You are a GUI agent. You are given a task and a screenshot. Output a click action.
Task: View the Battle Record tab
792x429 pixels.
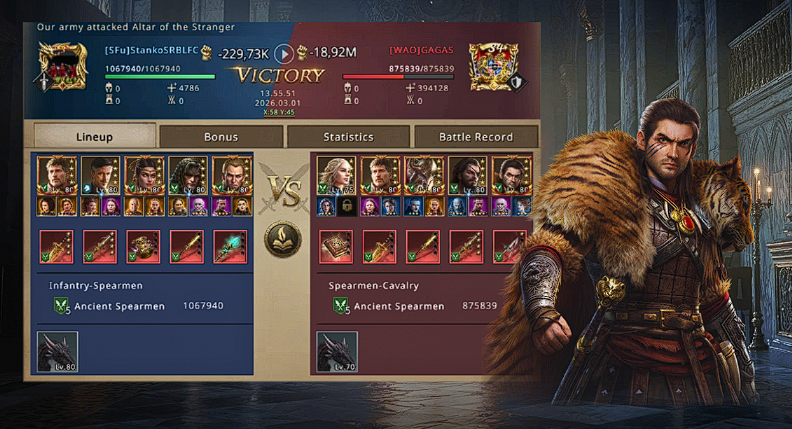(476, 136)
